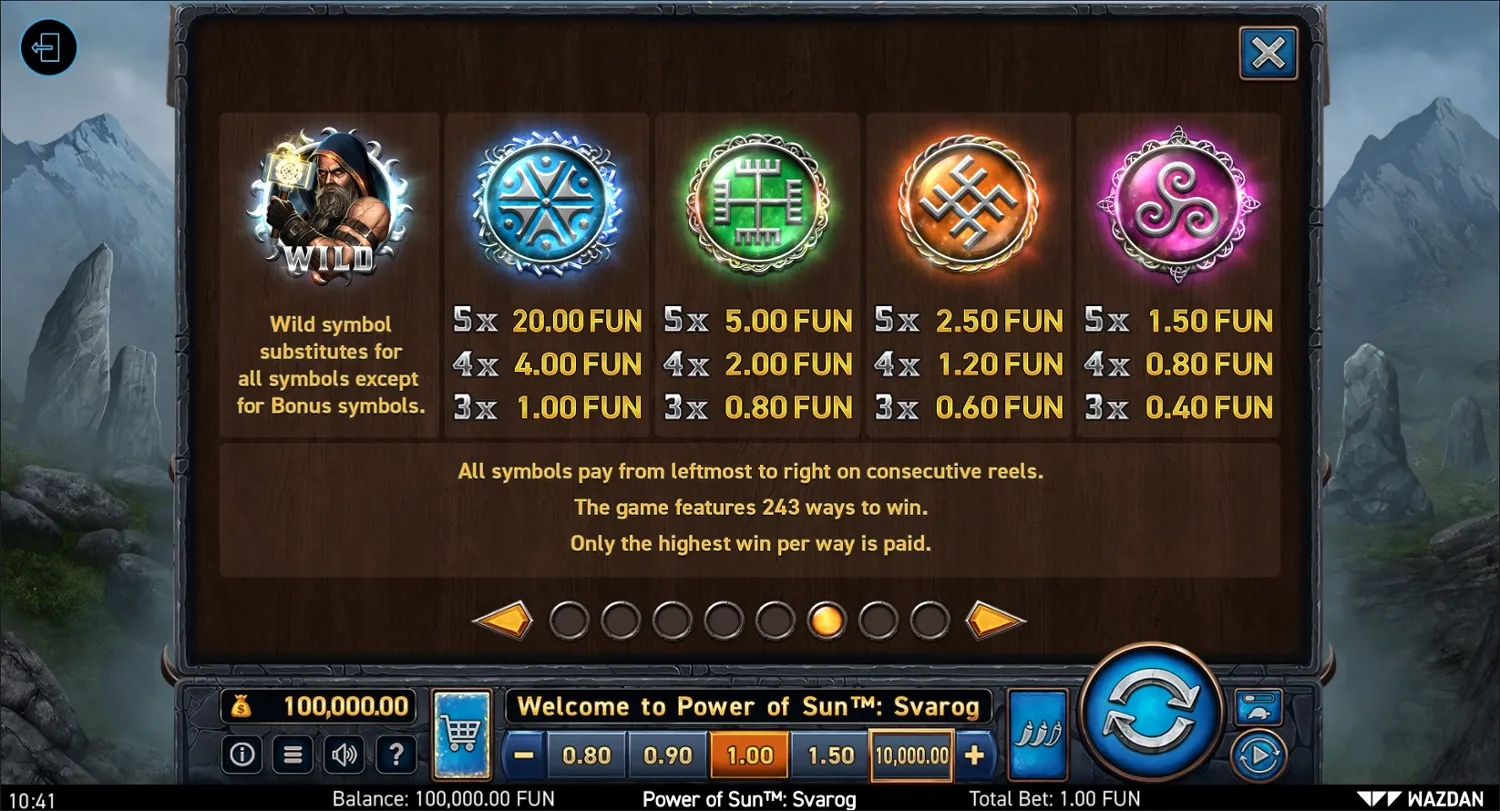
Task: Start autoplay mode
Action: click(1258, 755)
